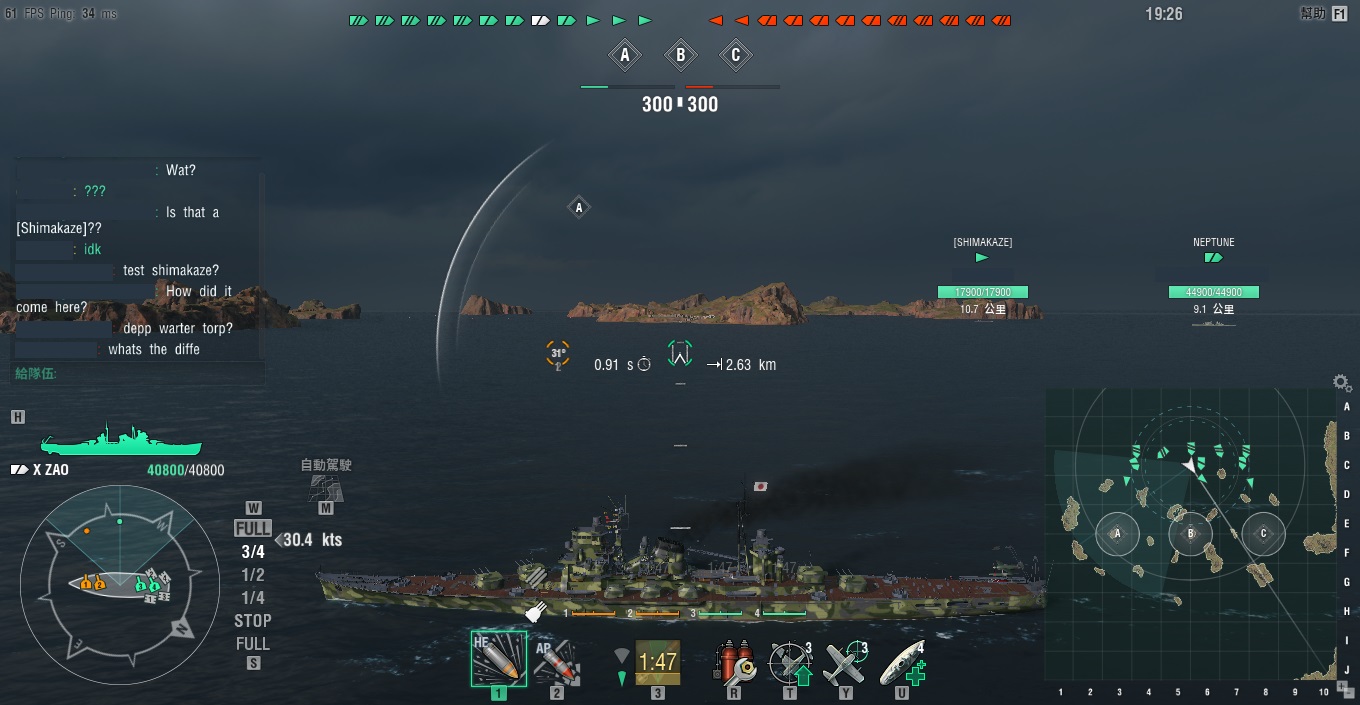Activate the Defensive AA Fire consumable
Screen dimensions: 1360x705
790,662
